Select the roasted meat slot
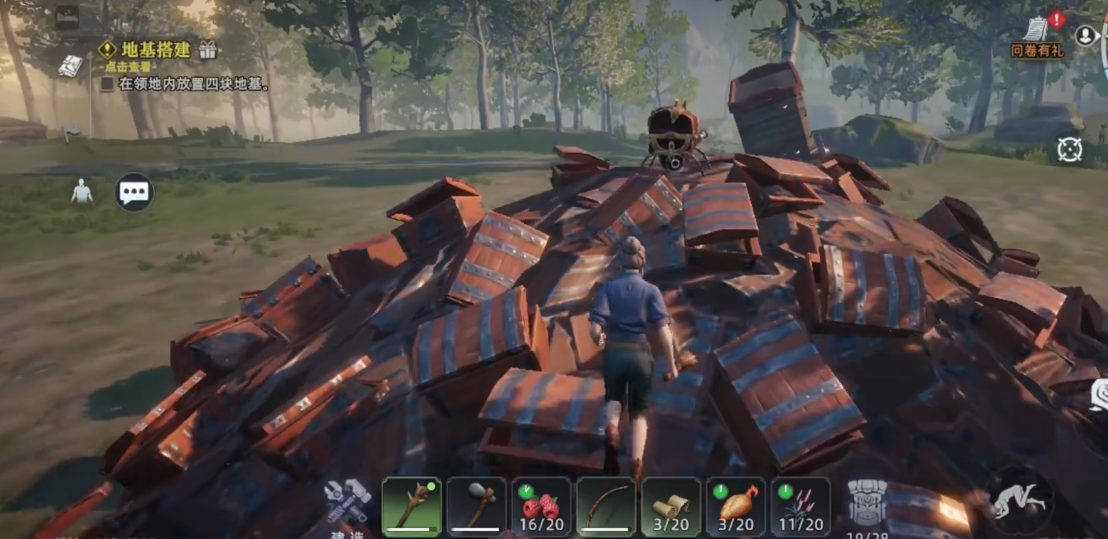1108x539 pixels. 735,506
